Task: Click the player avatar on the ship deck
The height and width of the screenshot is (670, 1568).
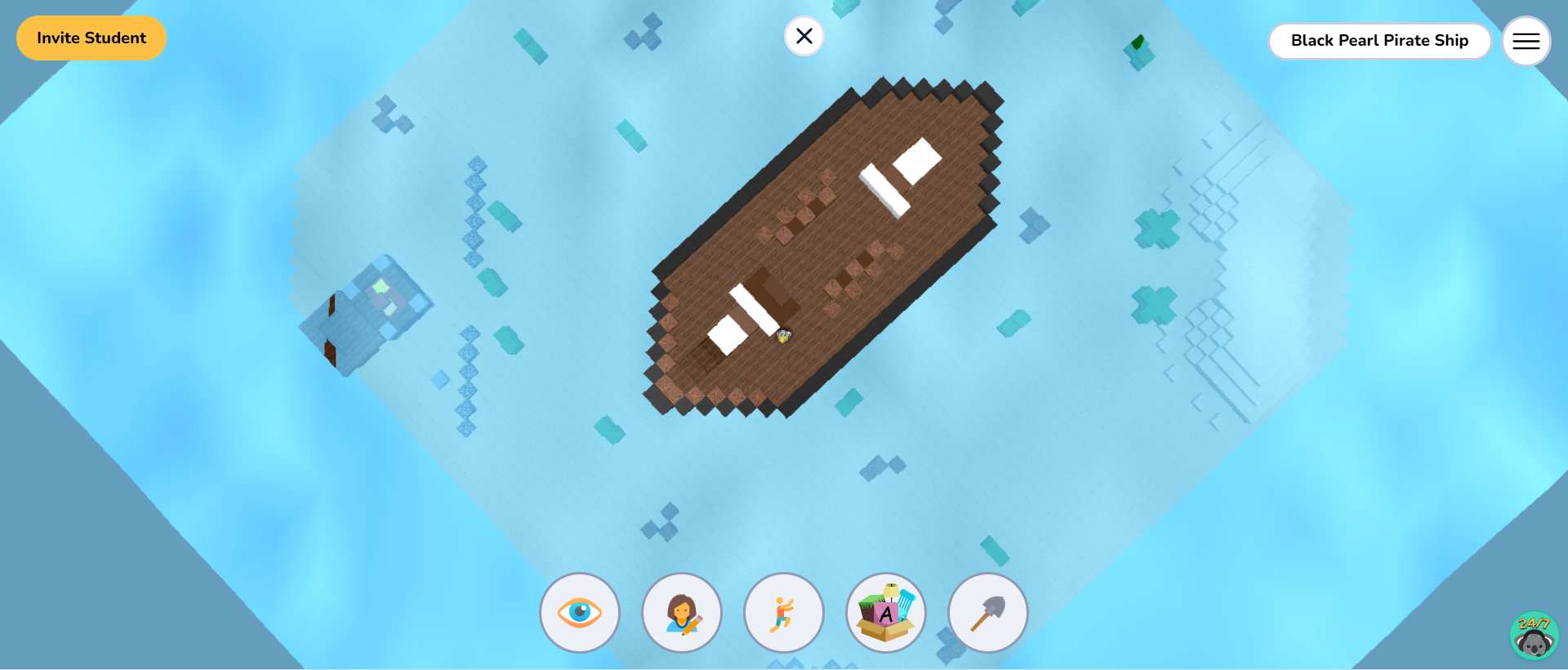Action: coord(783,337)
